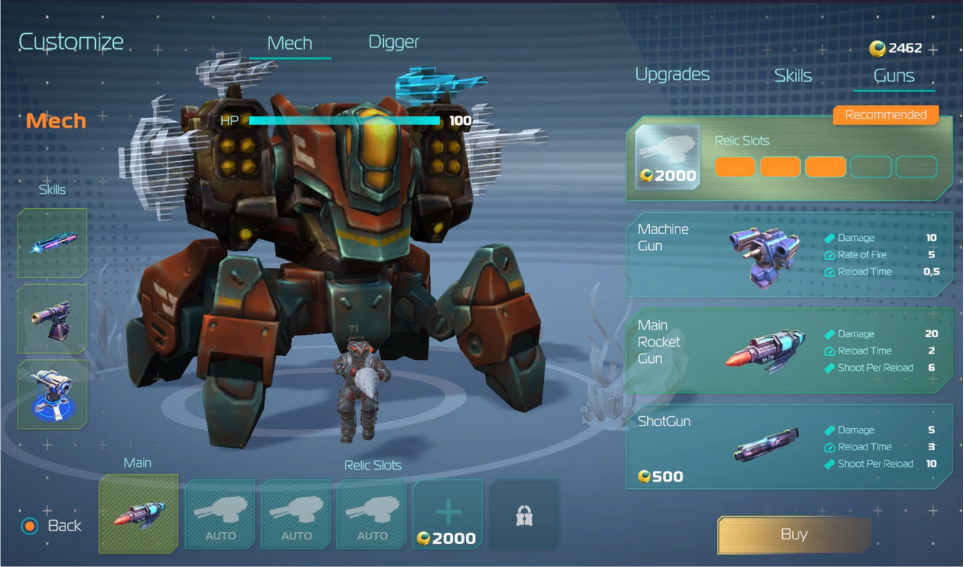
Task: Pick the ShotGun for 500 coins
Action: (x=789, y=446)
